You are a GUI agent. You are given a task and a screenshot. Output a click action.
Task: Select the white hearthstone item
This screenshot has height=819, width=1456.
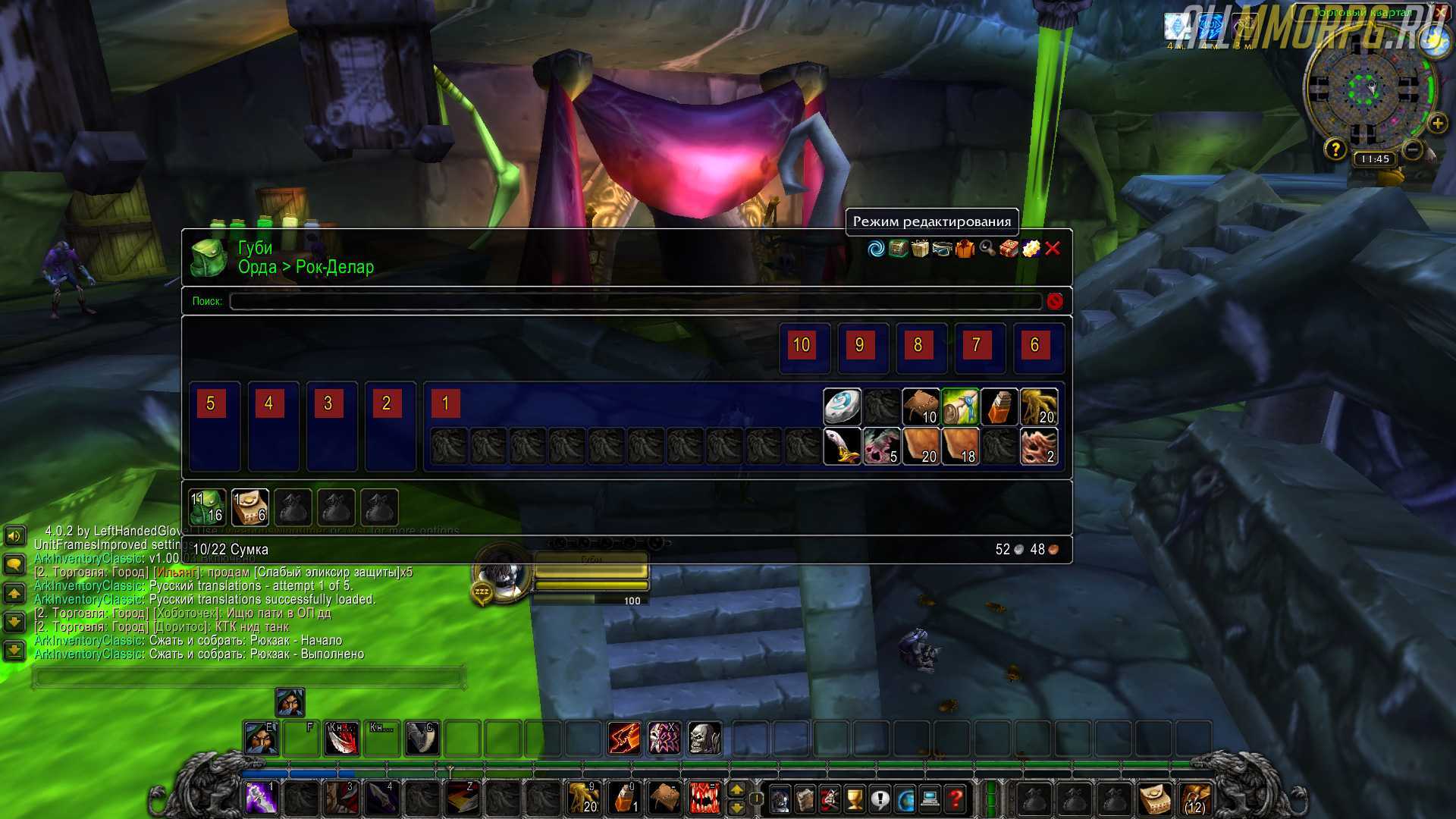[842, 407]
